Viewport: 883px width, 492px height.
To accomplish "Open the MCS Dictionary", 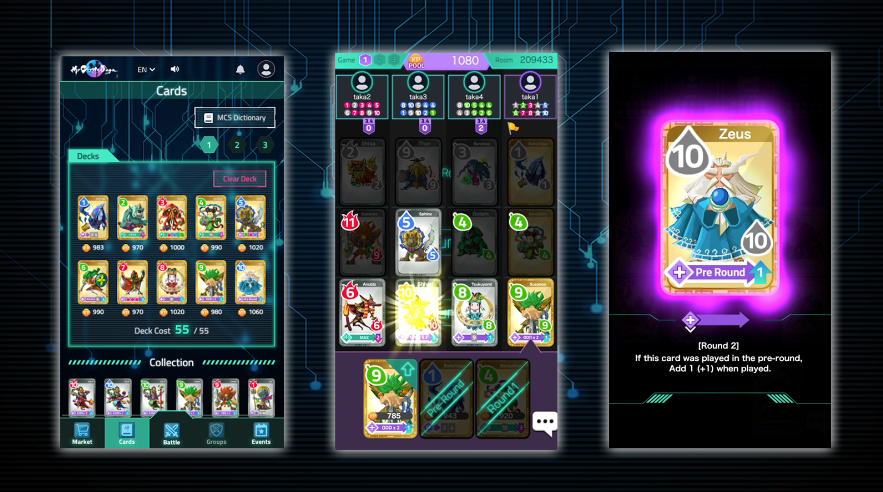I will coord(234,118).
